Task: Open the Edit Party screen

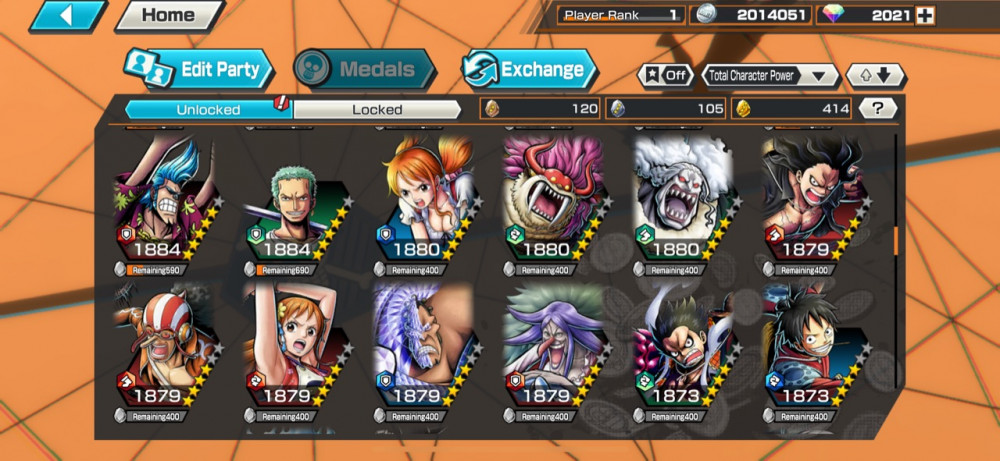Action: point(199,69)
